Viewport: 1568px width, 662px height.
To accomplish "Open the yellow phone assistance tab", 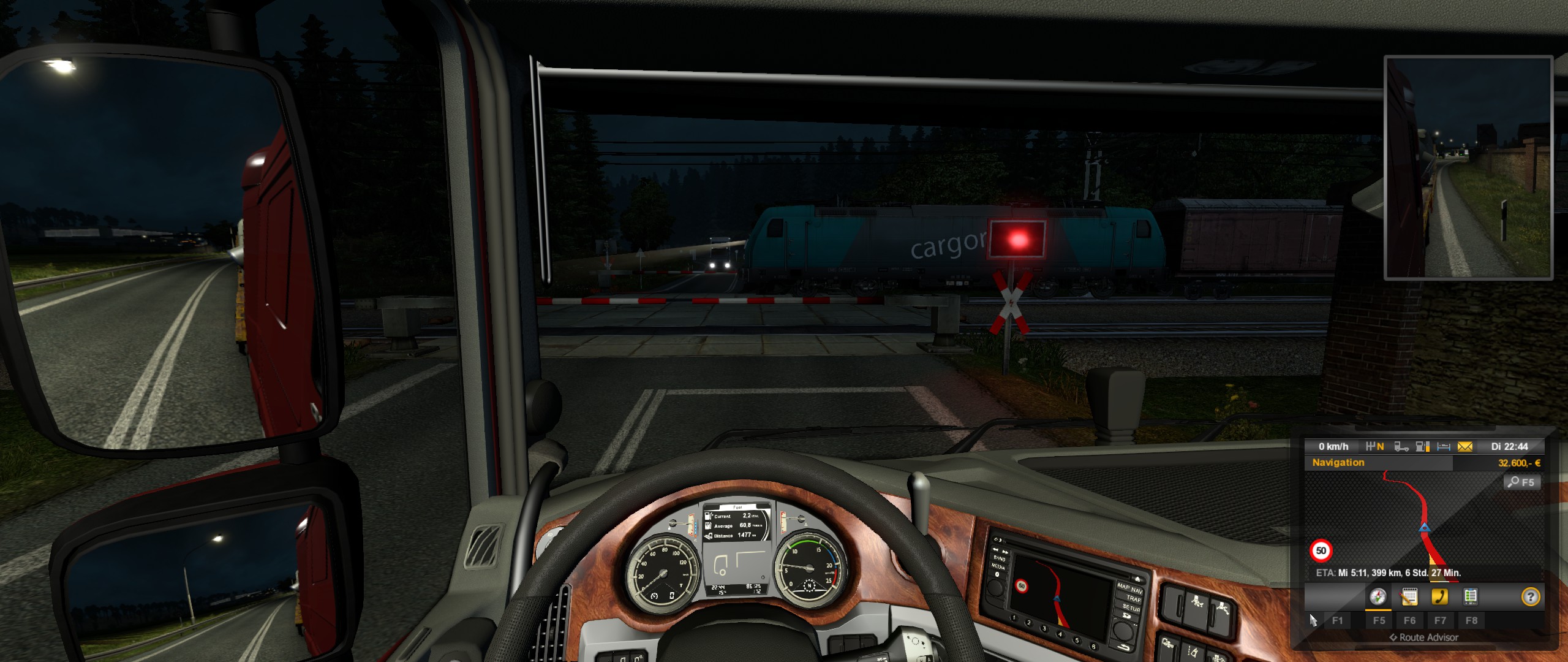I will click(x=1439, y=596).
